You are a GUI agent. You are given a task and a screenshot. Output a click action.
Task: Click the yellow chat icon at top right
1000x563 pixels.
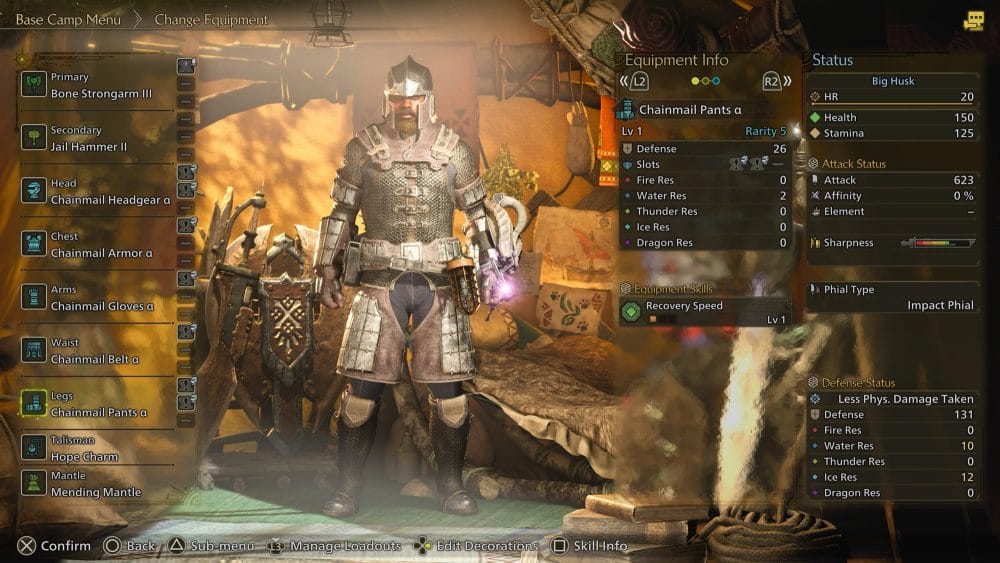click(x=973, y=21)
